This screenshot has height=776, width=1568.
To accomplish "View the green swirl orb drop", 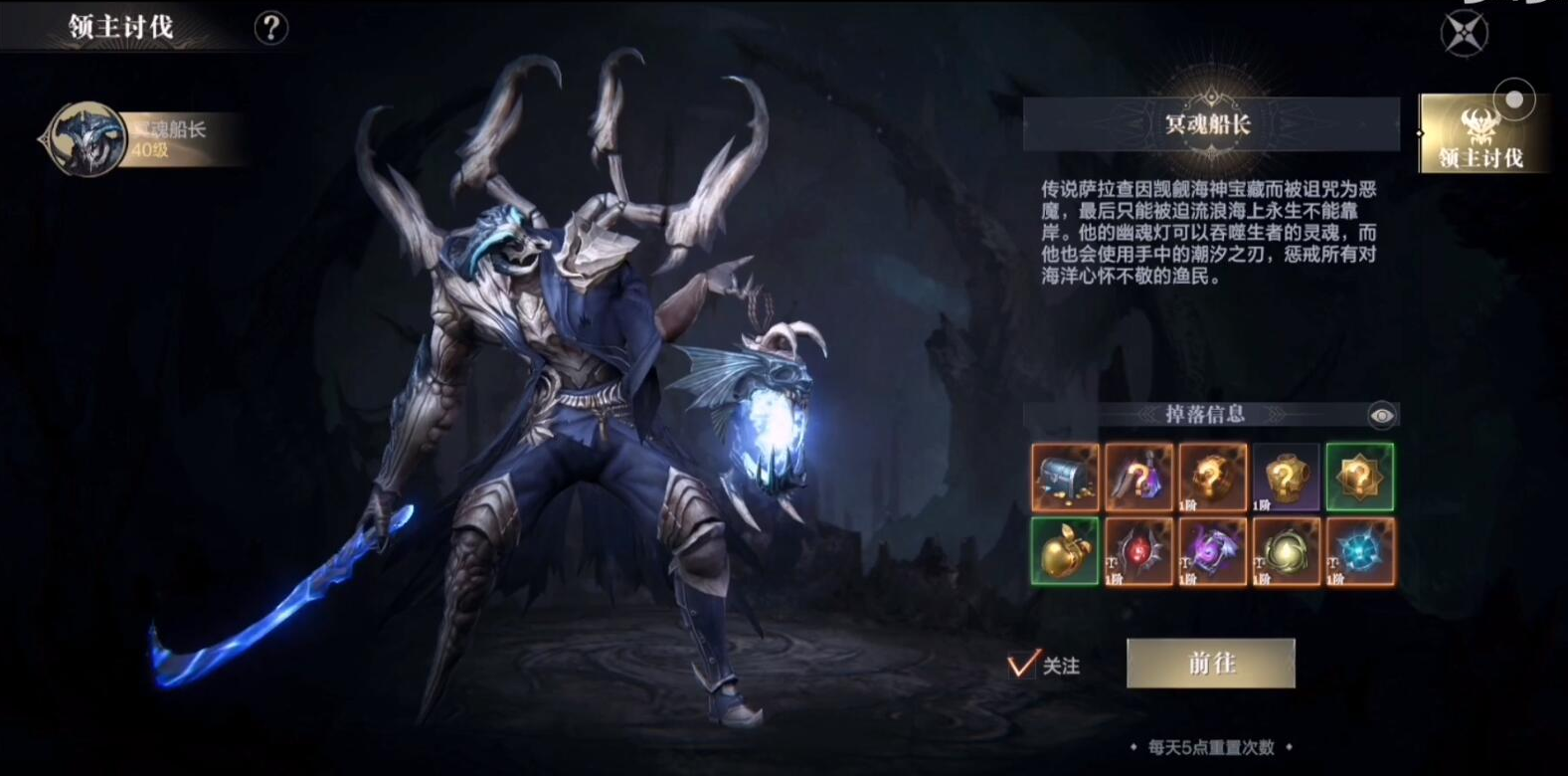I will (x=1288, y=552).
